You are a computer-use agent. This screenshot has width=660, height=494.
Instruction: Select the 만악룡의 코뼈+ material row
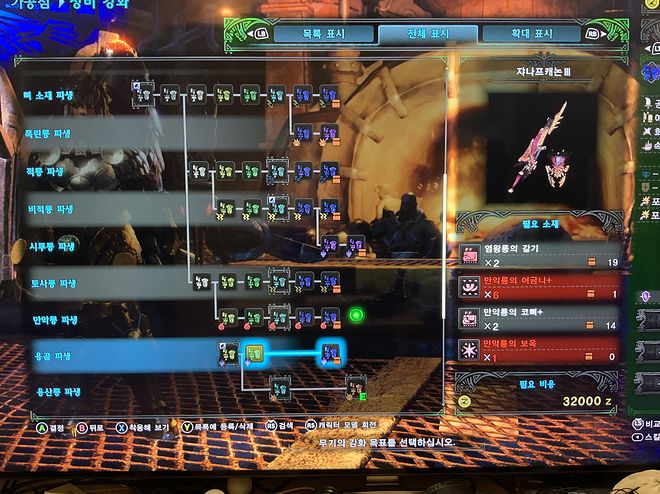pyautogui.click(x=538, y=319)
